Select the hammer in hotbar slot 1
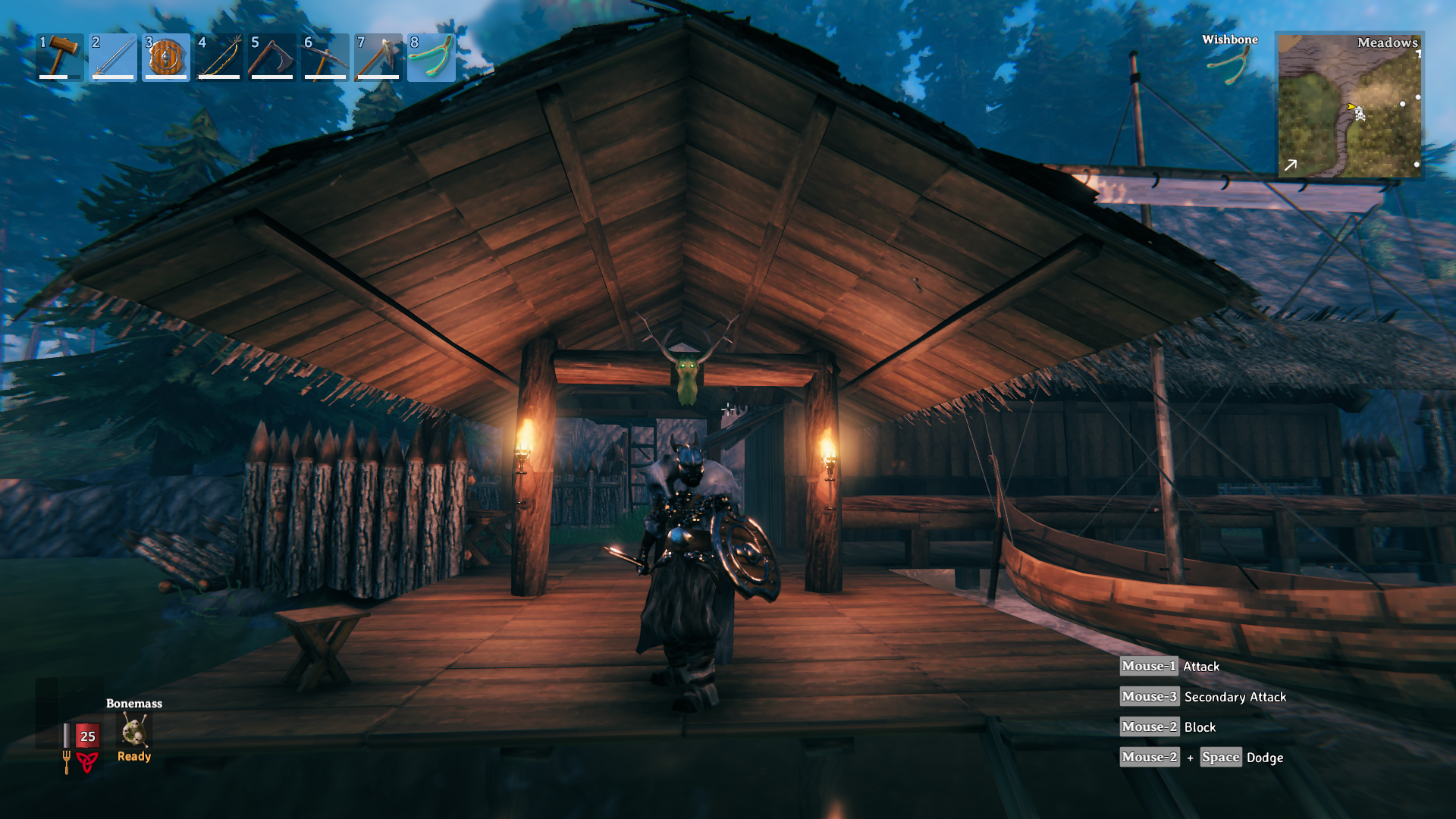This screenshot has height=819, width=1456. pyautogui.click(x=60, y=57)
